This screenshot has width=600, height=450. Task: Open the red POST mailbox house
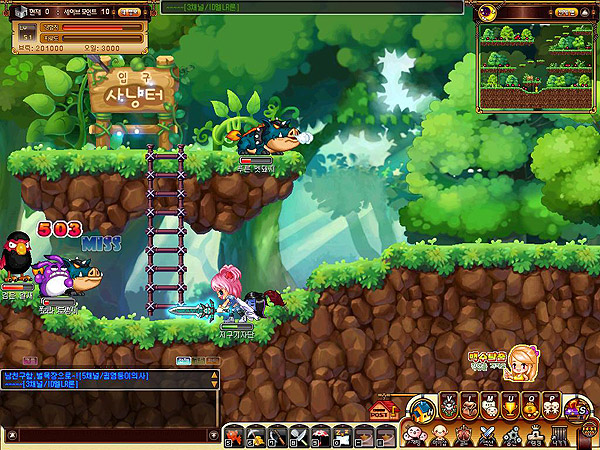pos(380,410)
